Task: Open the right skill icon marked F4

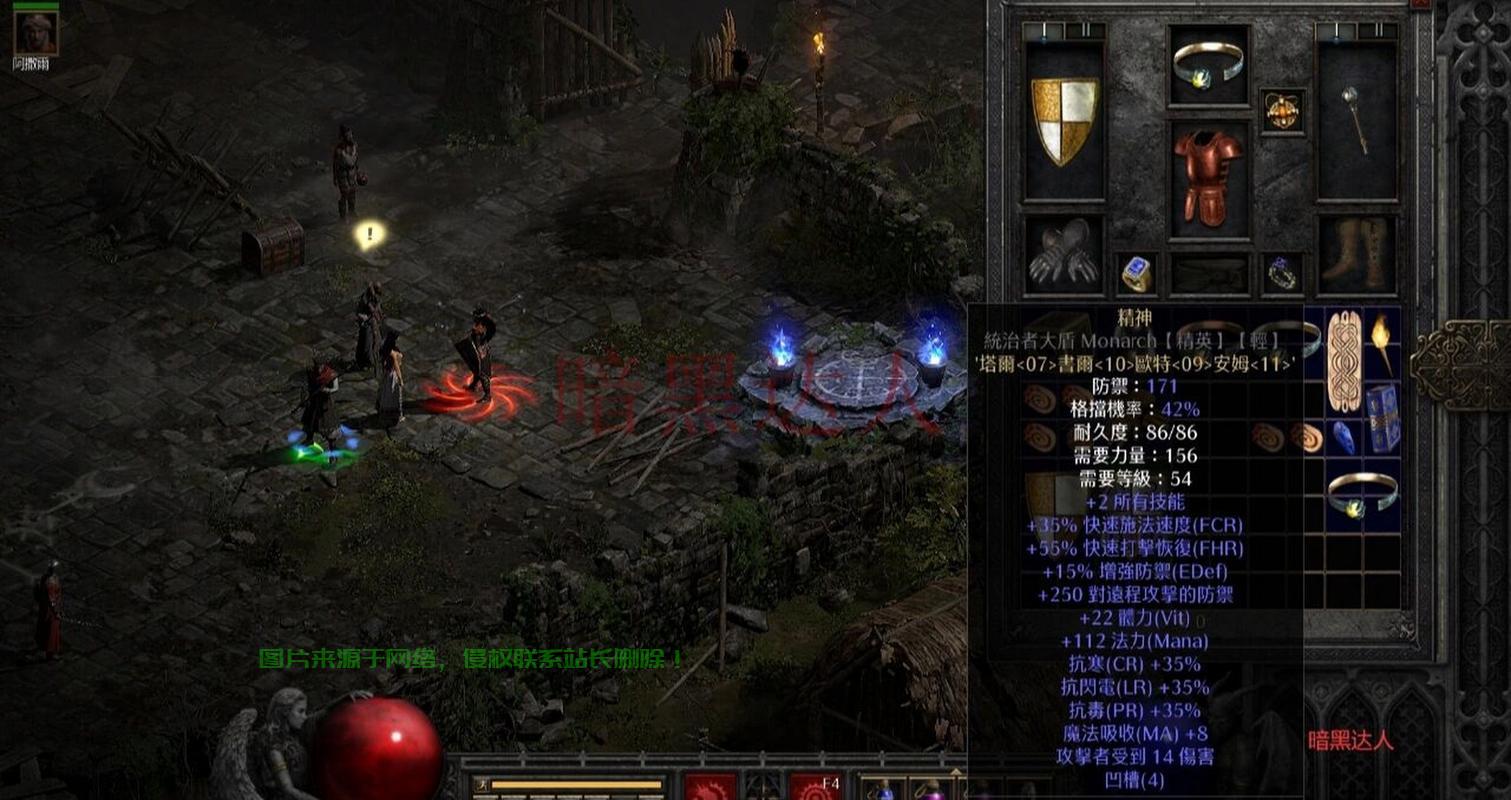Action: (x=815, y=786)
